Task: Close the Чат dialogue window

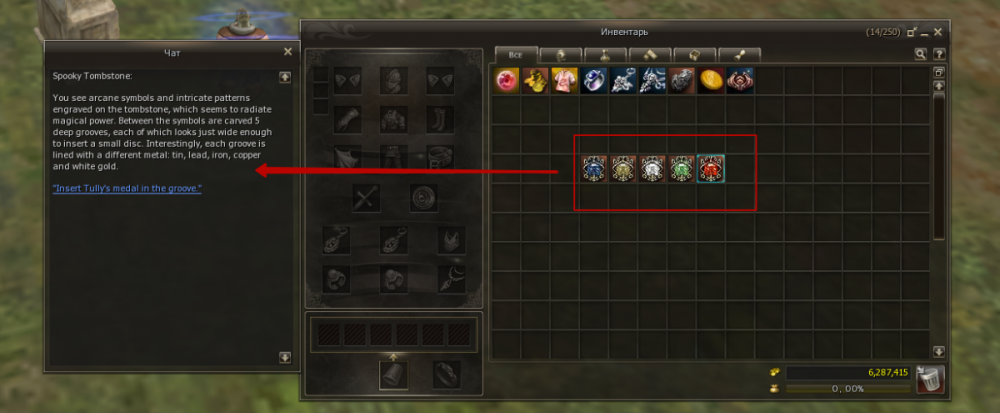Action: pyautogui.click(x=288, y=51)
